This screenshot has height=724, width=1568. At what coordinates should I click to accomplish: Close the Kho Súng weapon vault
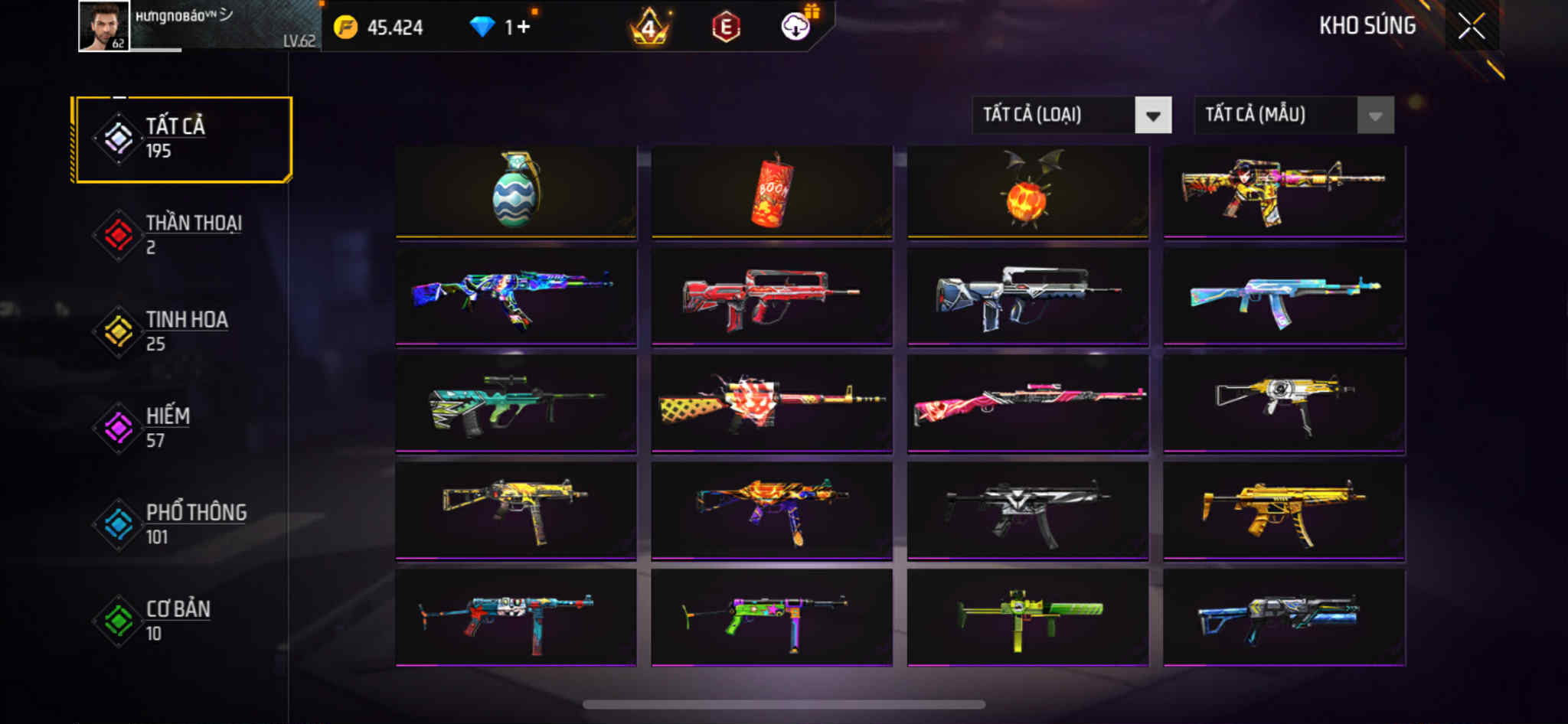(1471, 27)
